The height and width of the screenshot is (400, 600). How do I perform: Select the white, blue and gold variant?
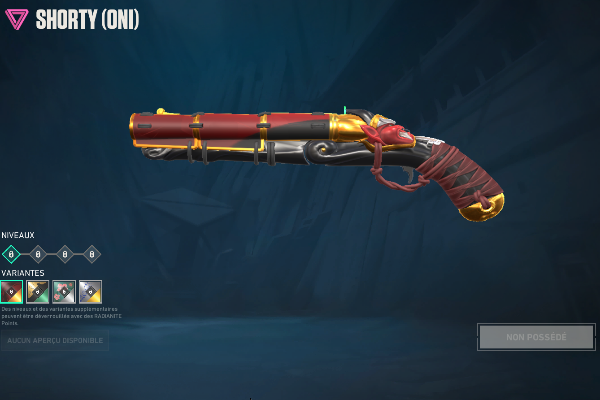[x=90, y=292]
